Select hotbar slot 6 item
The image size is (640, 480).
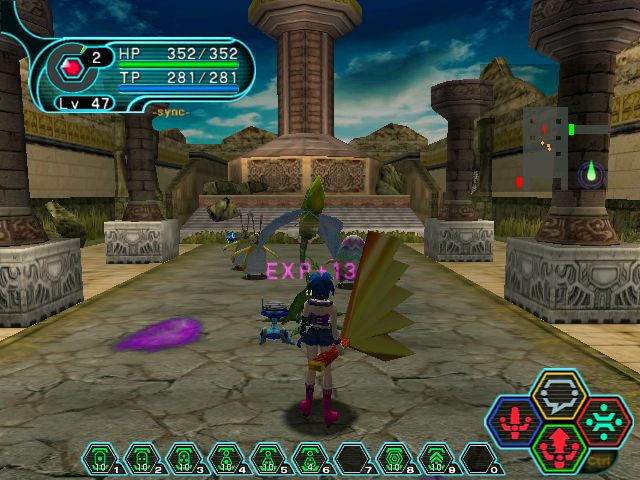311,458
